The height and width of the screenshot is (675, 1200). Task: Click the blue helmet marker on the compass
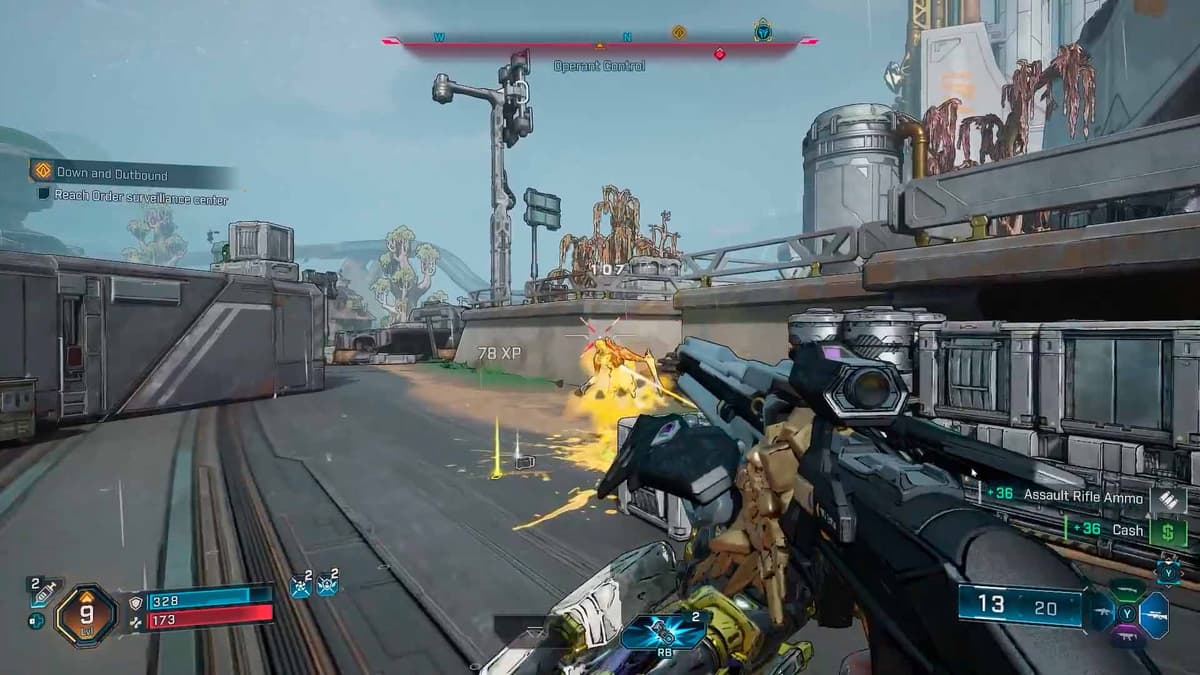click(763, 32)
